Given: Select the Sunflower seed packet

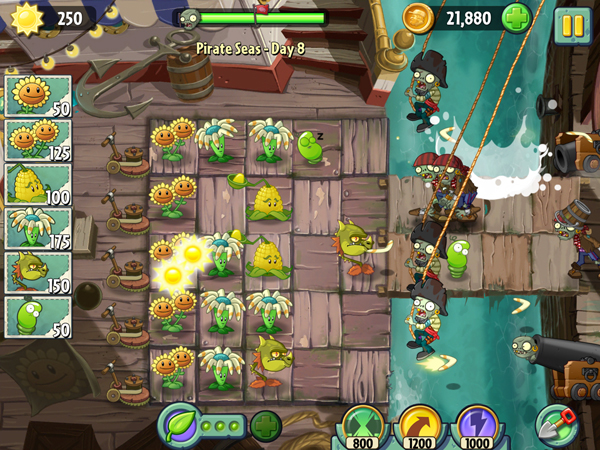Looking at the screenshot, I should click(x=38, y=96).
